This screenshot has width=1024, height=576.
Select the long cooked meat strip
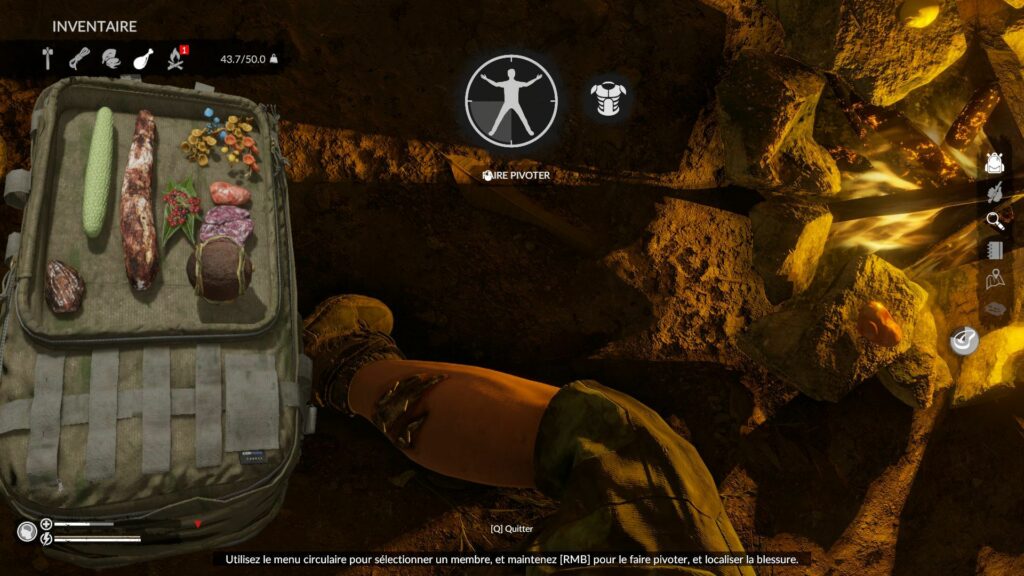pos(138,200)
